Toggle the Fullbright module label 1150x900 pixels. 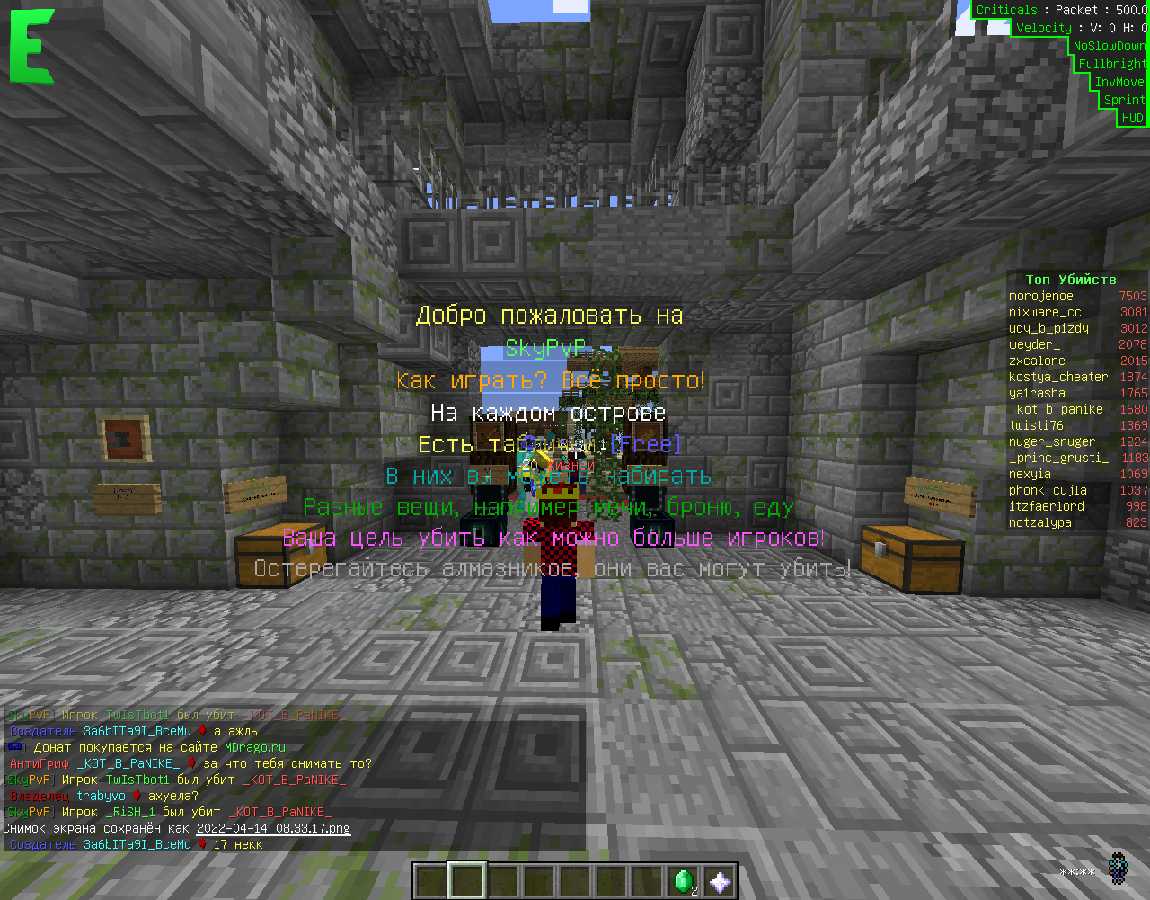[x=1112, y=64]
